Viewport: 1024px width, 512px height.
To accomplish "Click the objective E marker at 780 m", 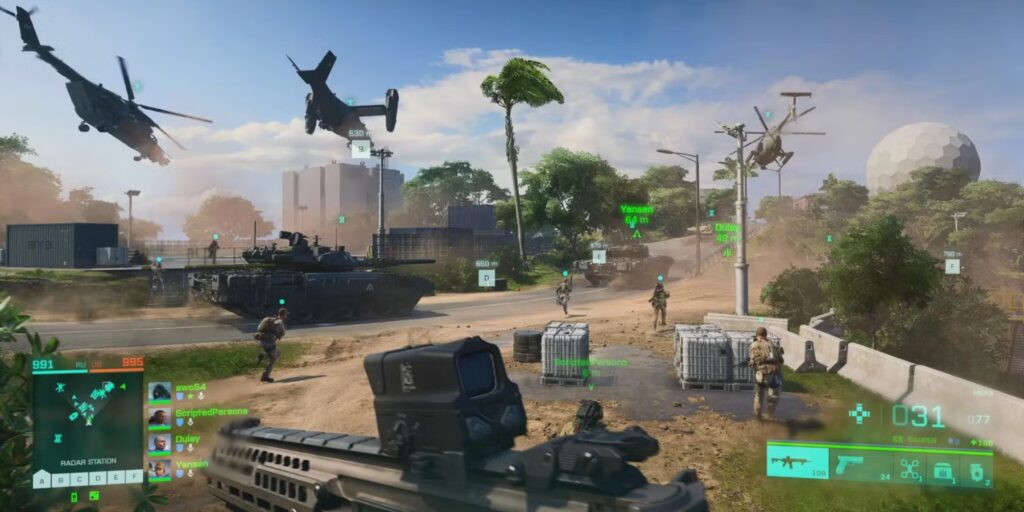I will [x=951, y=266].
